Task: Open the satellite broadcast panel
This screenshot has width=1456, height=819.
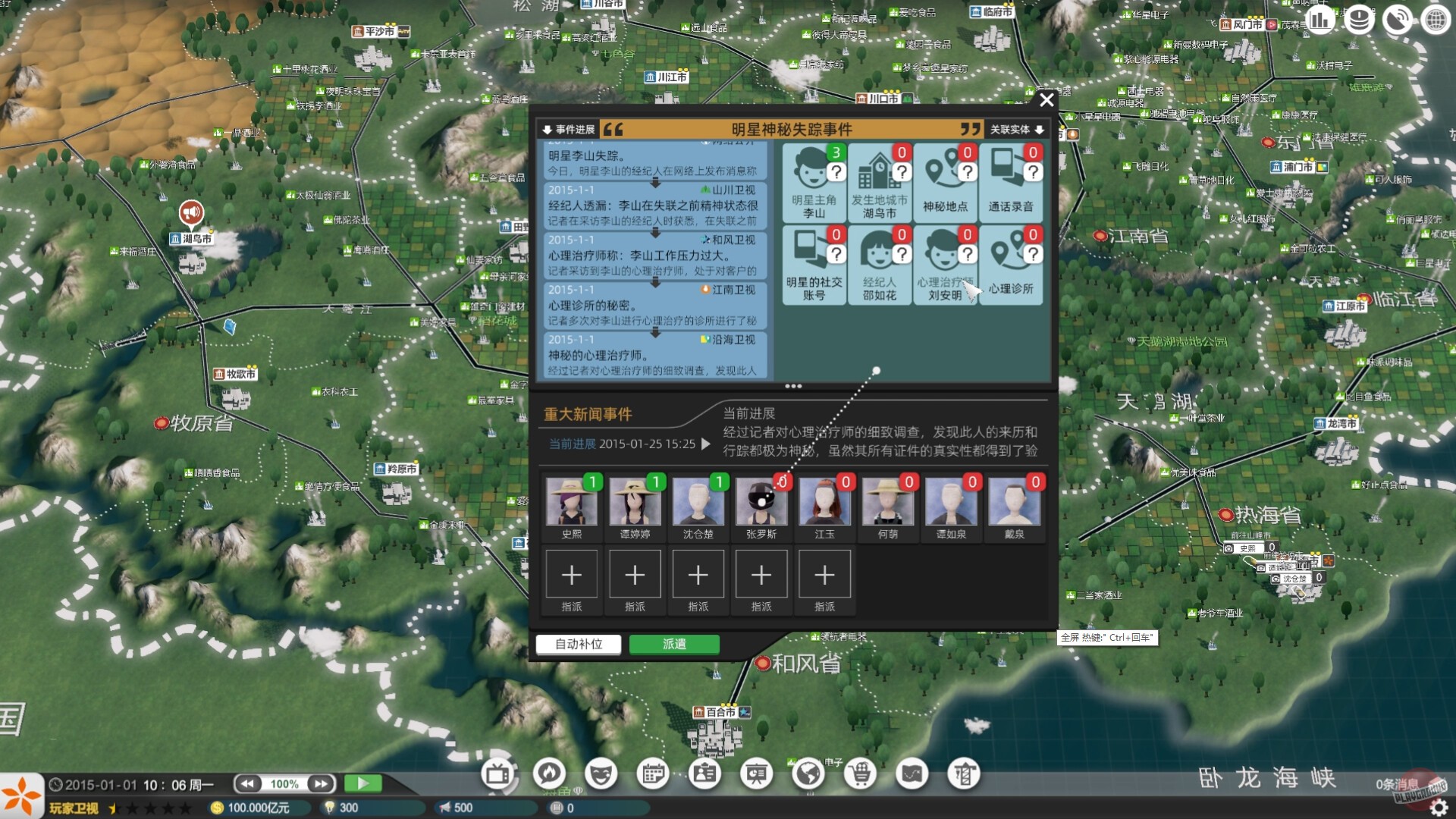Action: (1396, 19)
